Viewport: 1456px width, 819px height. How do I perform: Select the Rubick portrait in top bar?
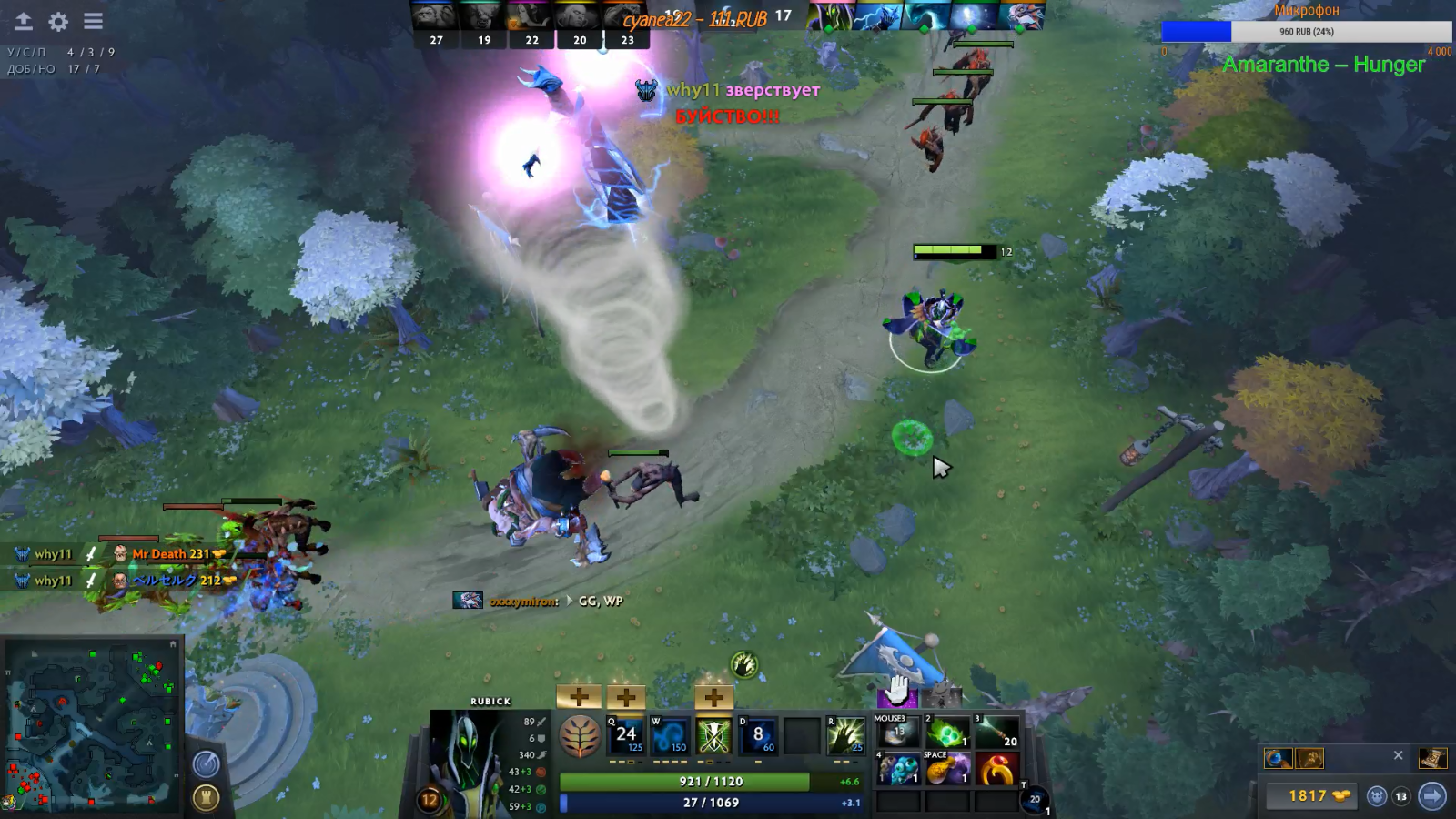829,16
